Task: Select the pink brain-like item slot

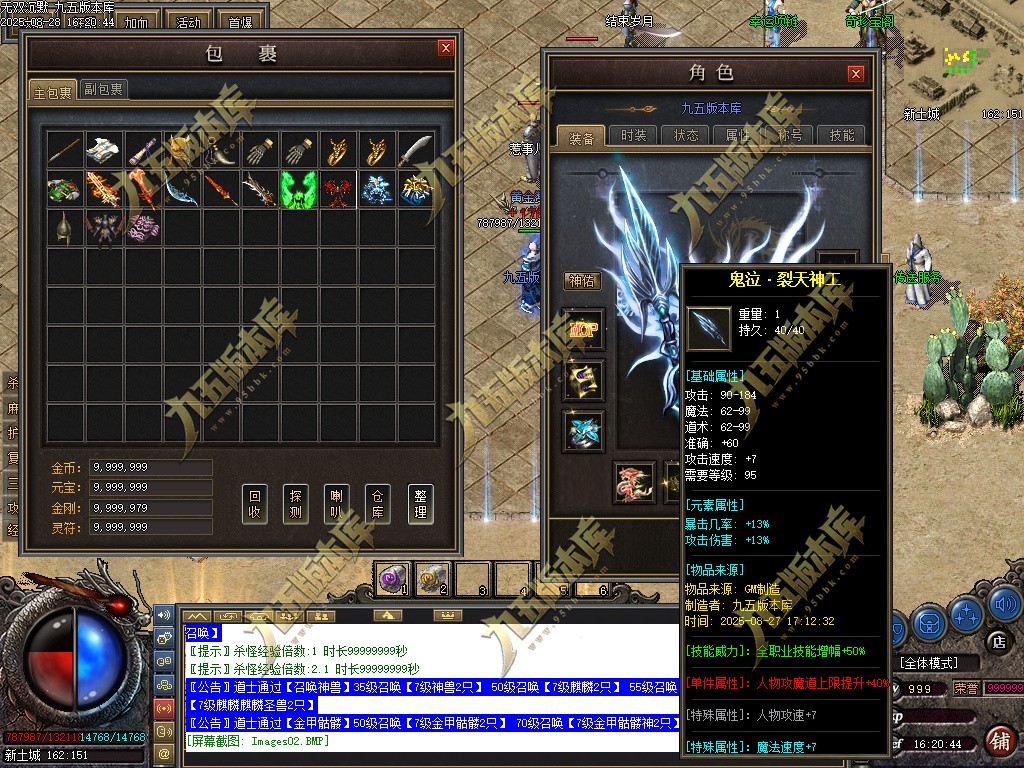Action: (142, 228)
